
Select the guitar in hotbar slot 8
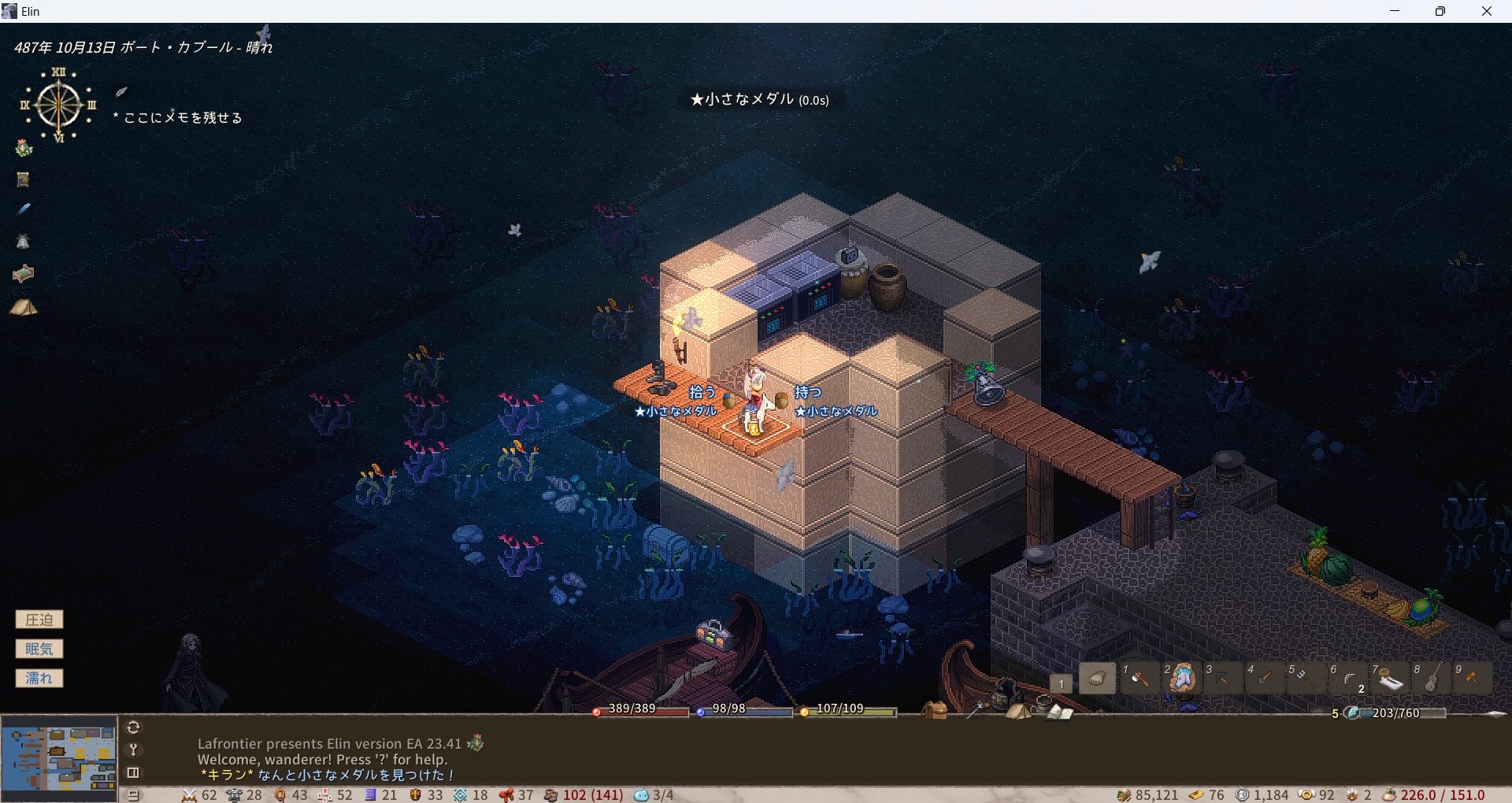(x=1432, y=678)
